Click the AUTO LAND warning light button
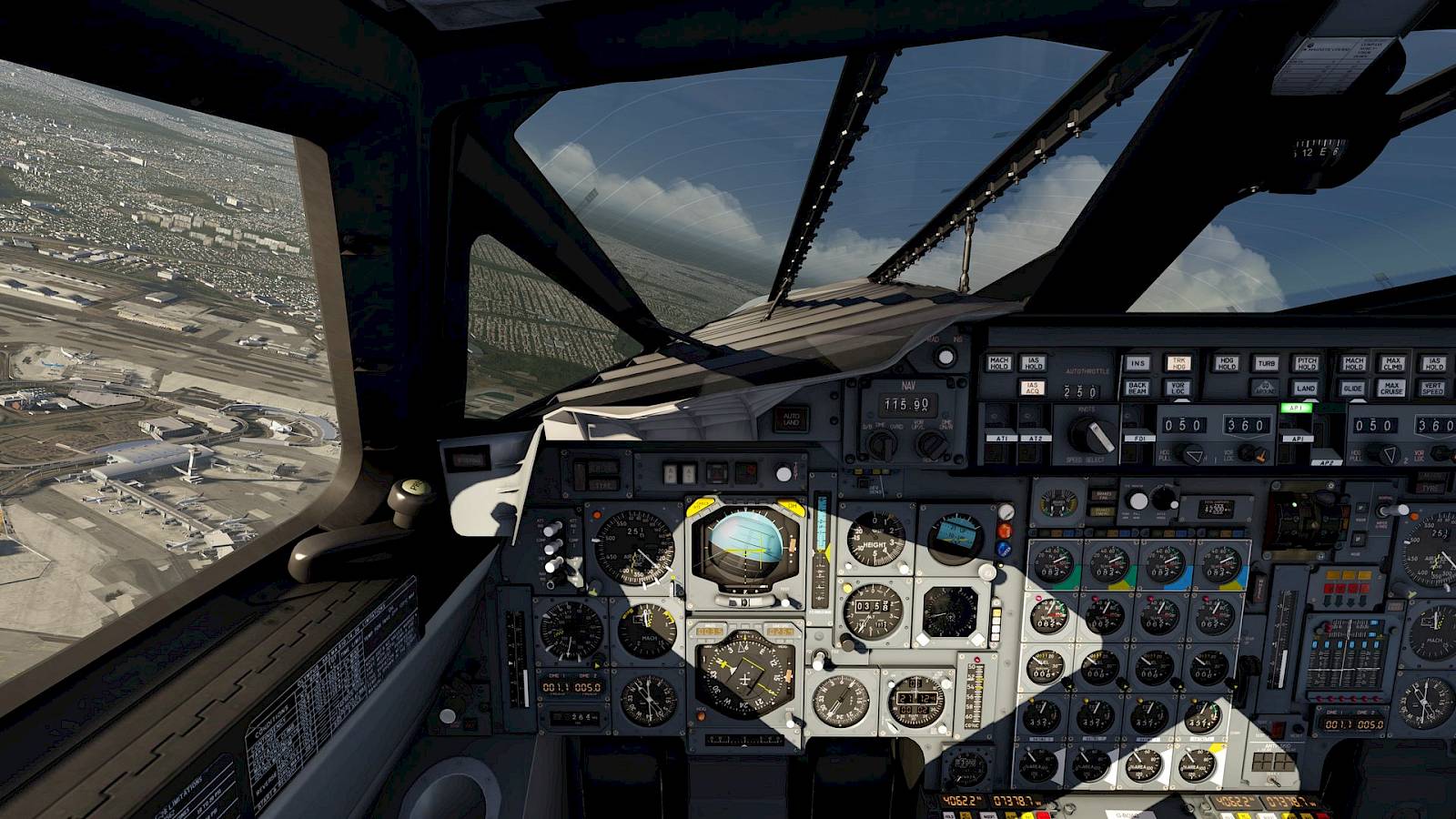 tap(791, 418)
